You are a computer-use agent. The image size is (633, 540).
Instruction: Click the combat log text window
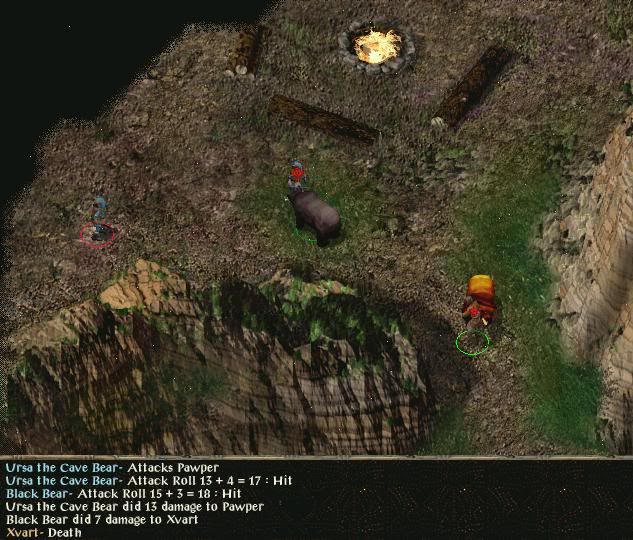[316, 499]
